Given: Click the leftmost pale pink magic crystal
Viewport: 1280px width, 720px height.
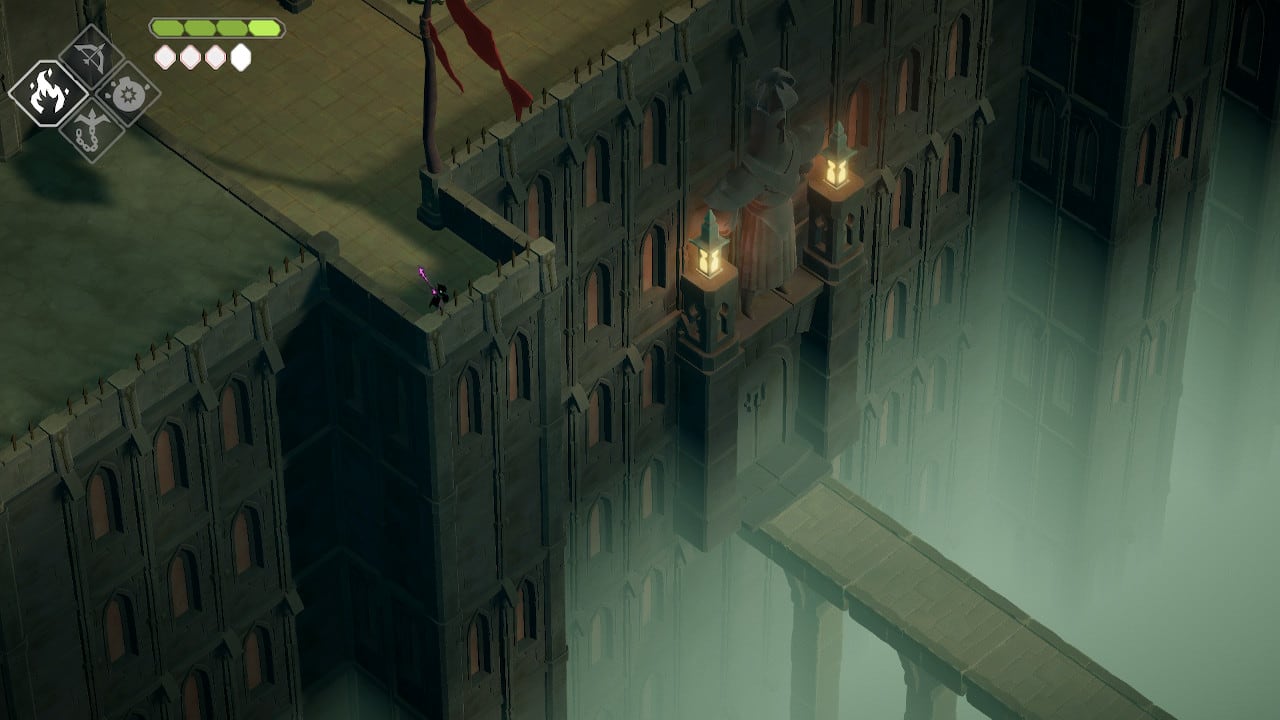Looking at the screenshot, I should point(164,58).
